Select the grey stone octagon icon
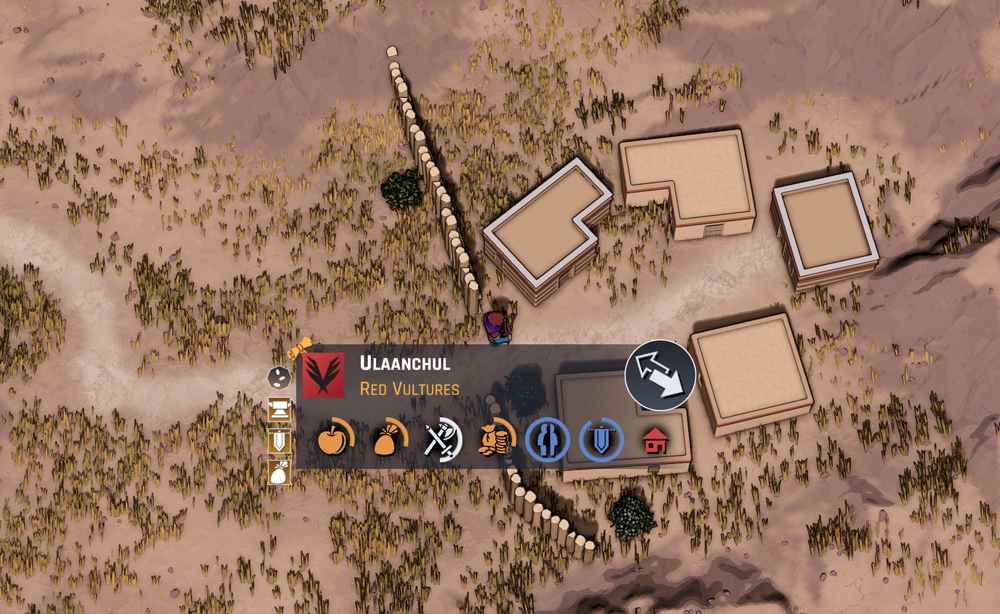 click(280, 377)
